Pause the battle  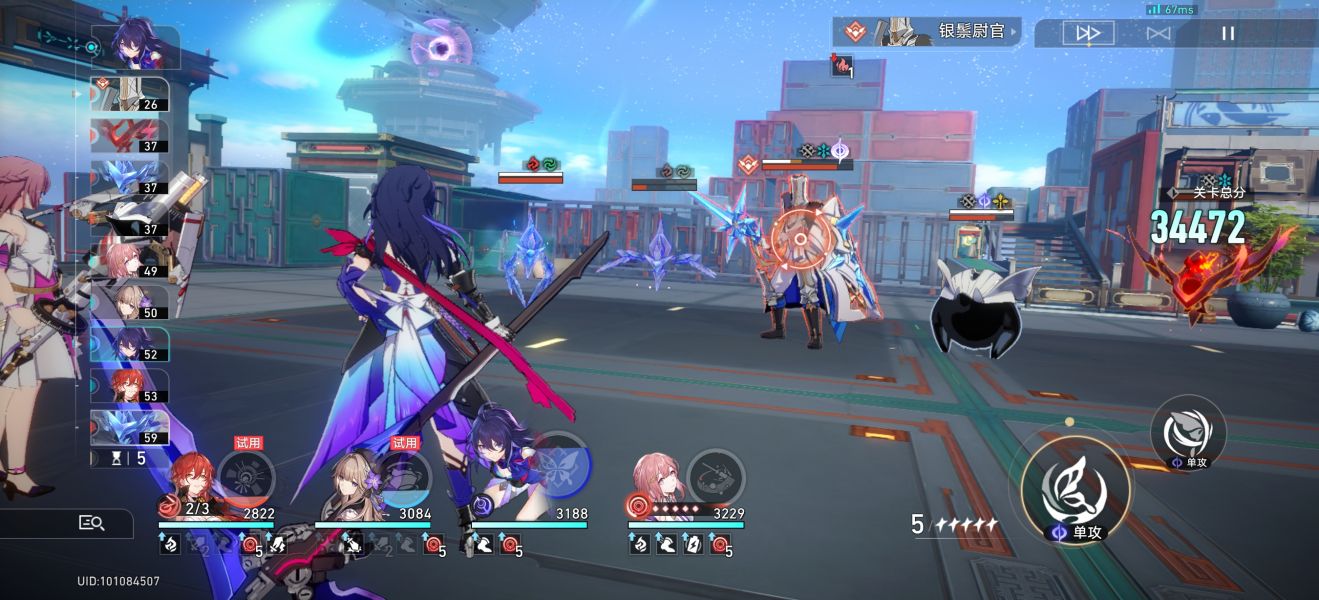point(1228,33)
